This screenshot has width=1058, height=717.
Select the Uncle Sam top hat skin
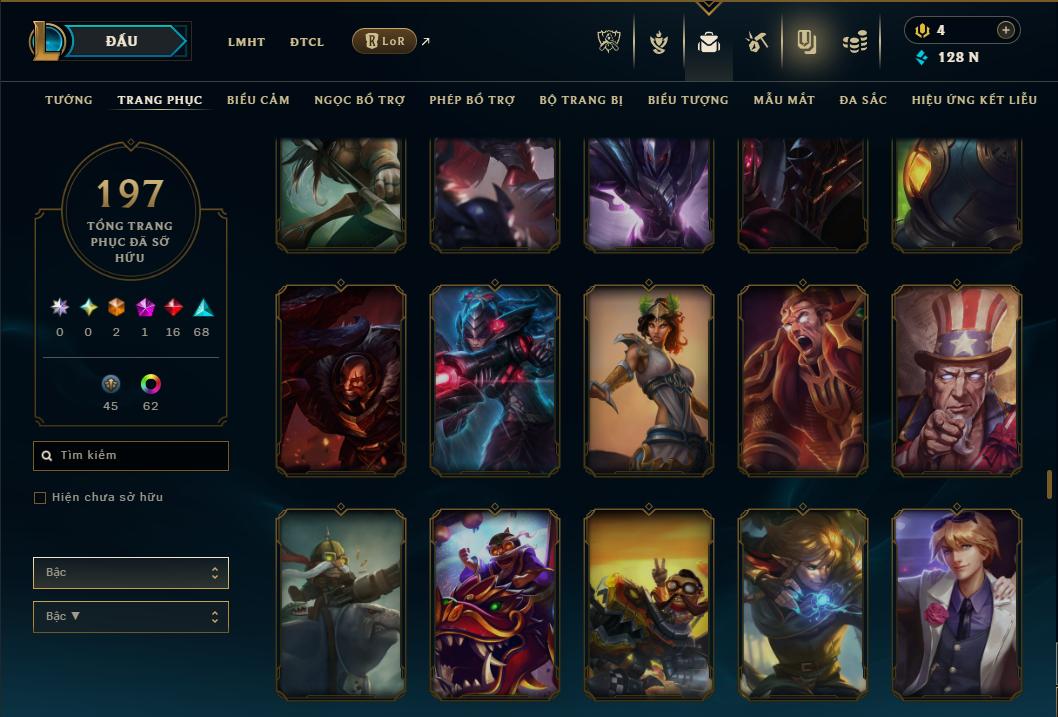tap(957, 380)
